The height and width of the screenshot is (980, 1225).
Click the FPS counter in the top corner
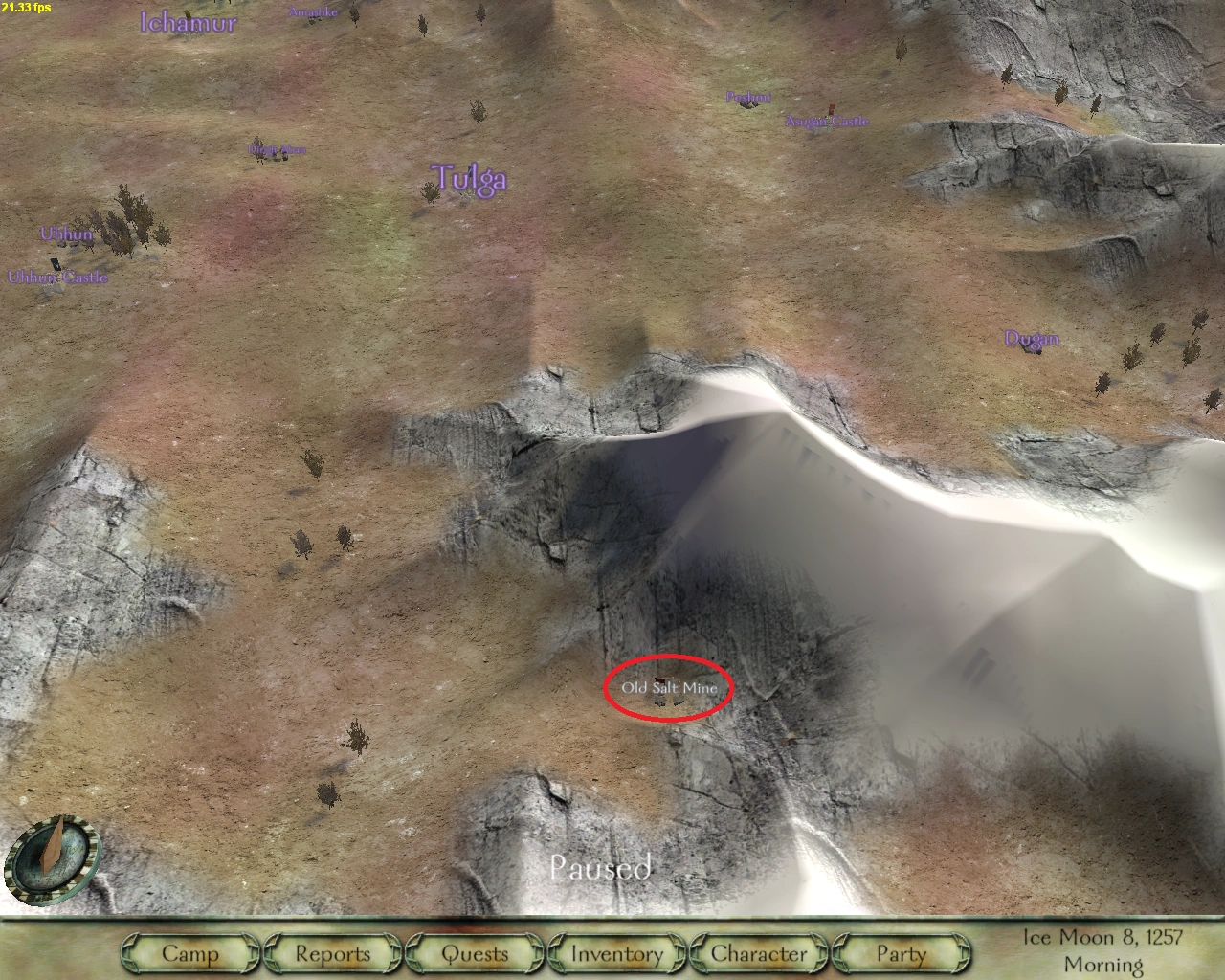tap(28, 9)
